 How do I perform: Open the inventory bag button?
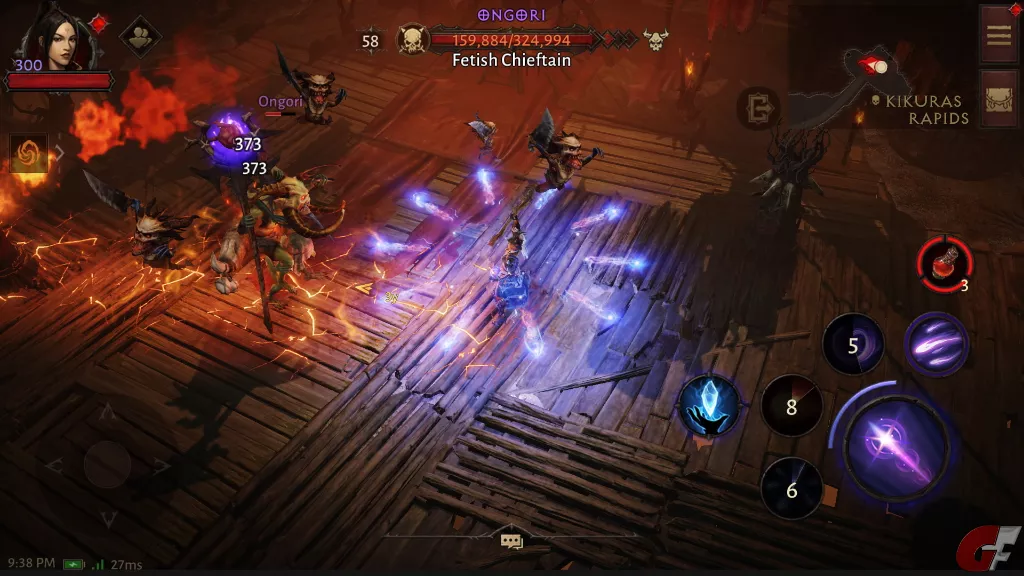click(x=998, y=98)
